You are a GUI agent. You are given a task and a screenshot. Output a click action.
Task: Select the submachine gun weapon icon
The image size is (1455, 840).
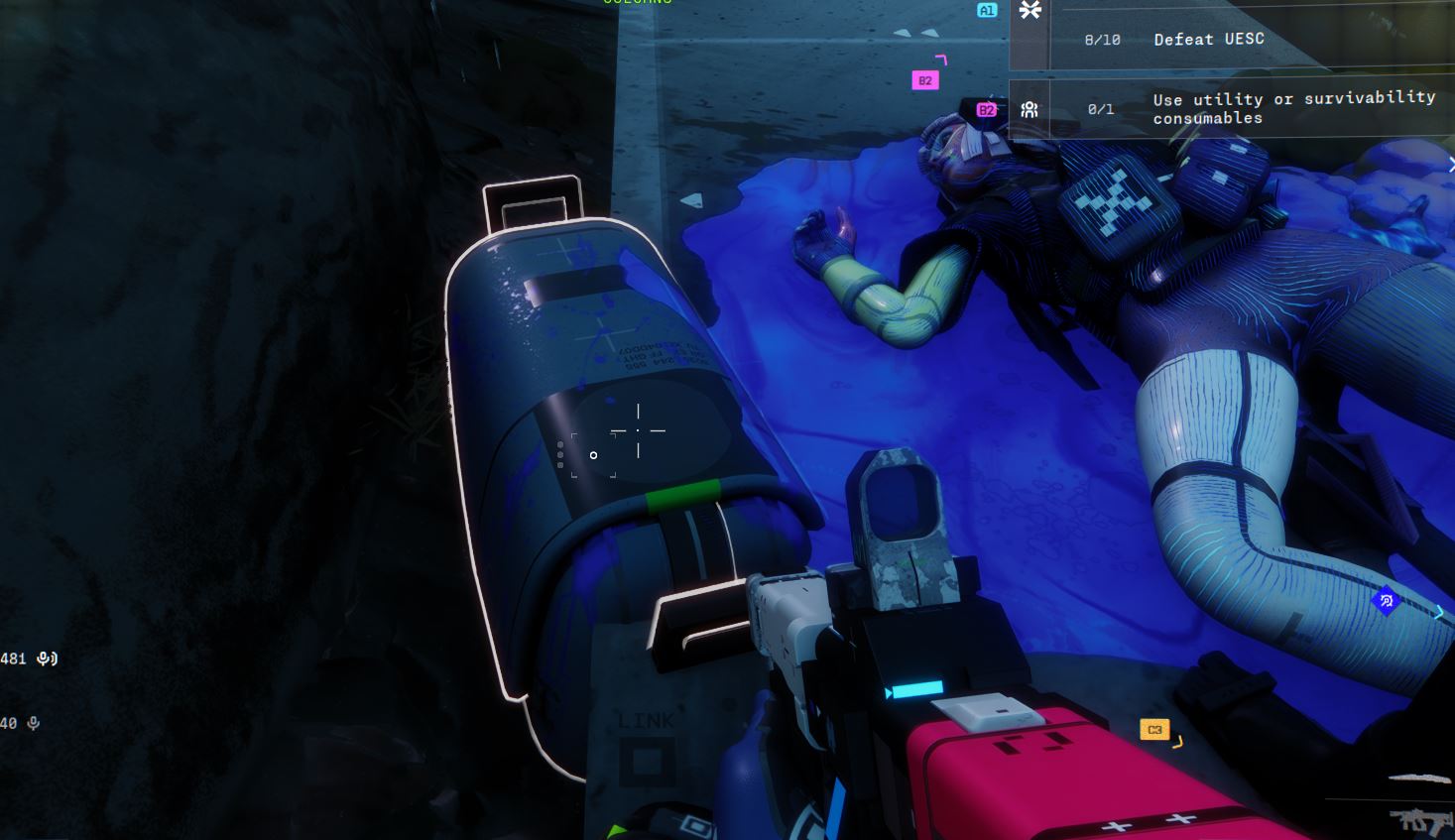(1420, 820)
